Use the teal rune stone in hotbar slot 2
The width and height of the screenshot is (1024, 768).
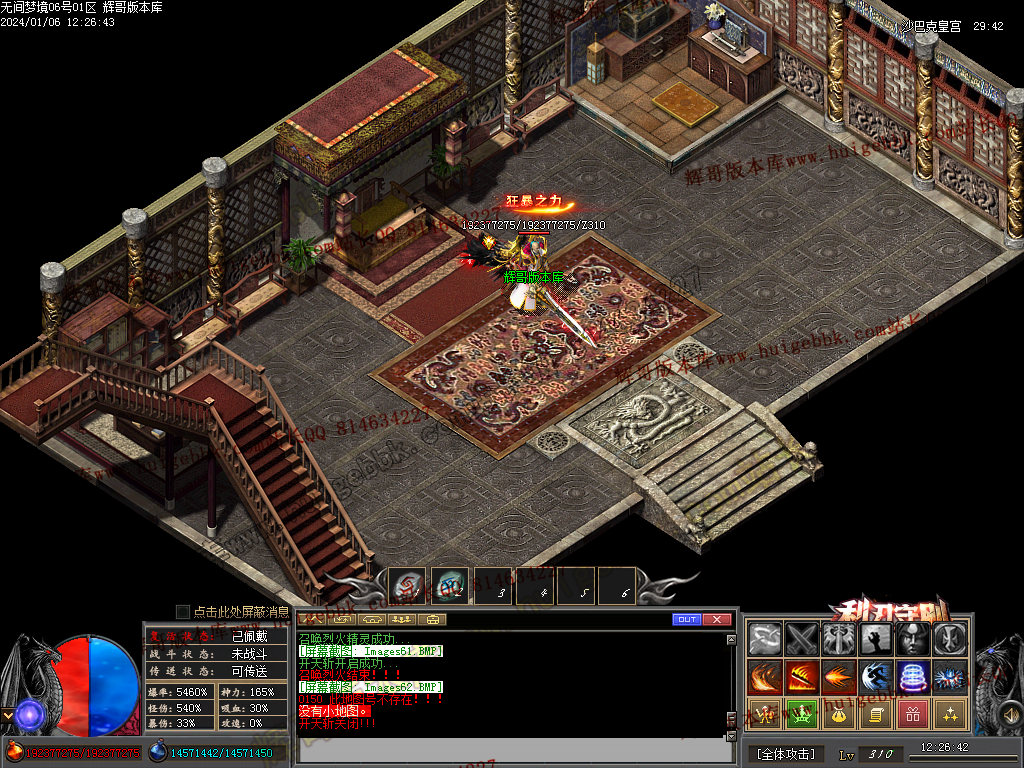450,586
